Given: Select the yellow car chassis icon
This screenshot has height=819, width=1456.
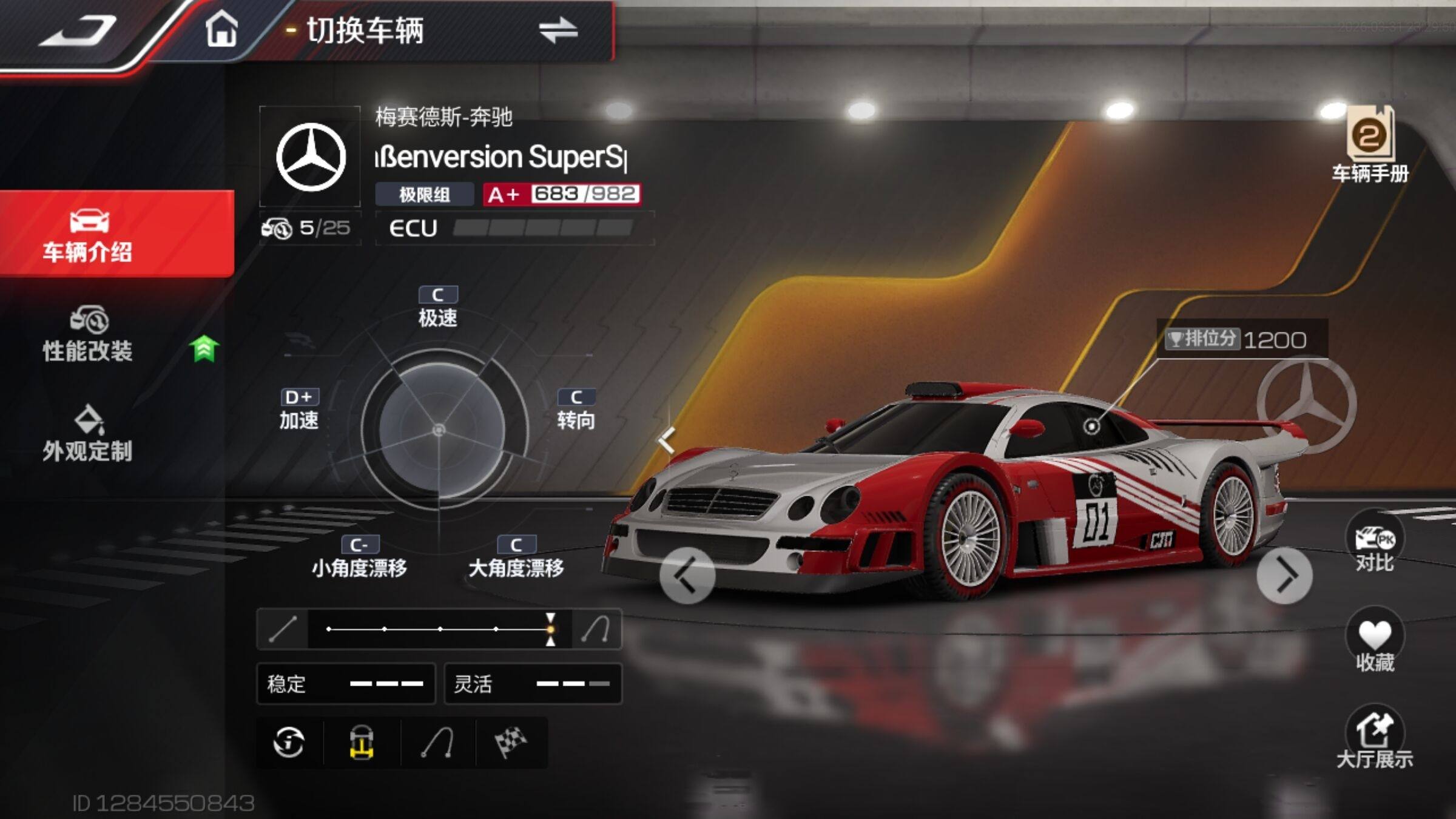Looking at the screenshot, I should coord(362,743).
